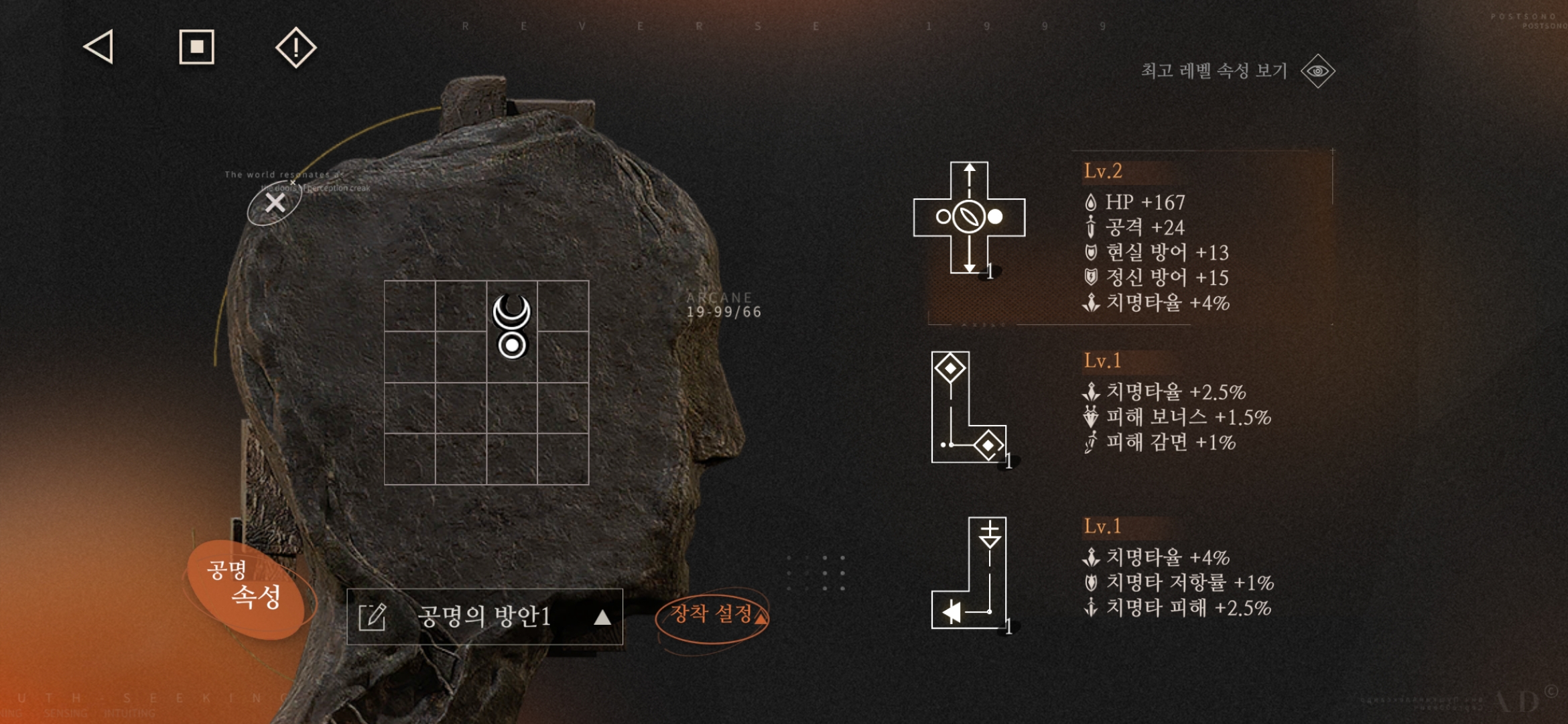Viewport: 1568px width, 724px height.
Task: Open 장착 설정 equip settings
Action: click(712, 615)
